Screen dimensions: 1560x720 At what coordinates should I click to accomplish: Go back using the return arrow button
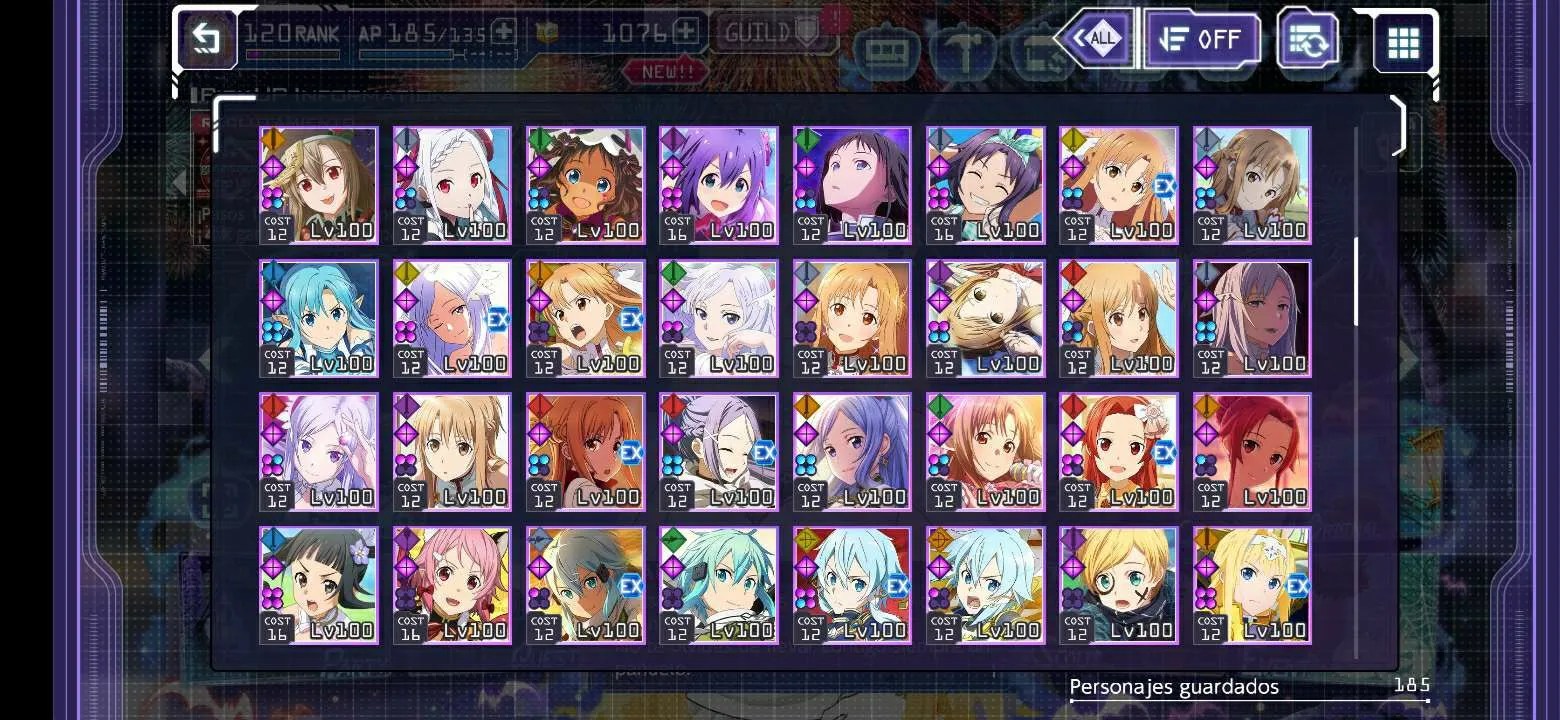tap(206, 39)
